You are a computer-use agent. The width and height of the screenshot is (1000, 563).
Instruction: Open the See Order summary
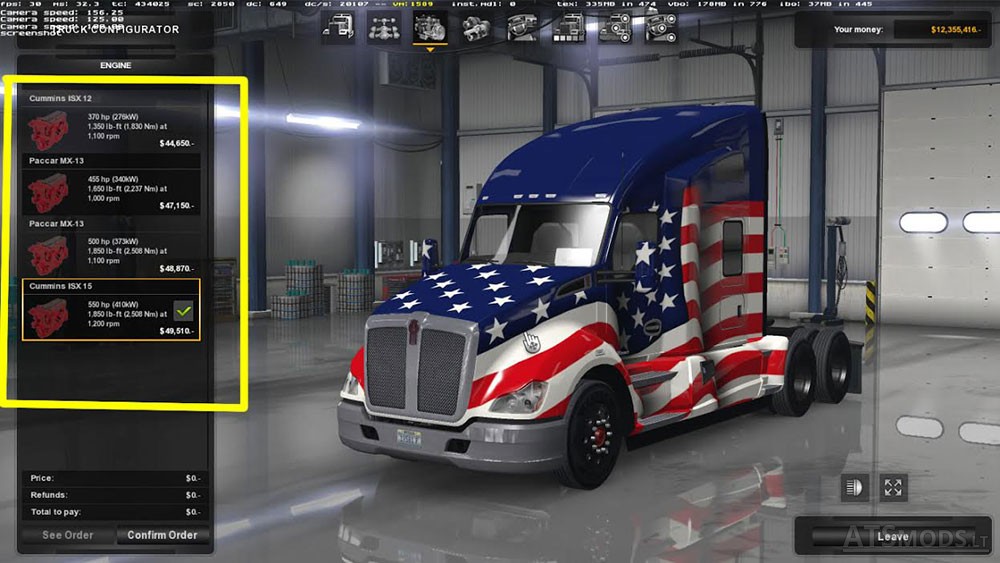pos(67,535)
